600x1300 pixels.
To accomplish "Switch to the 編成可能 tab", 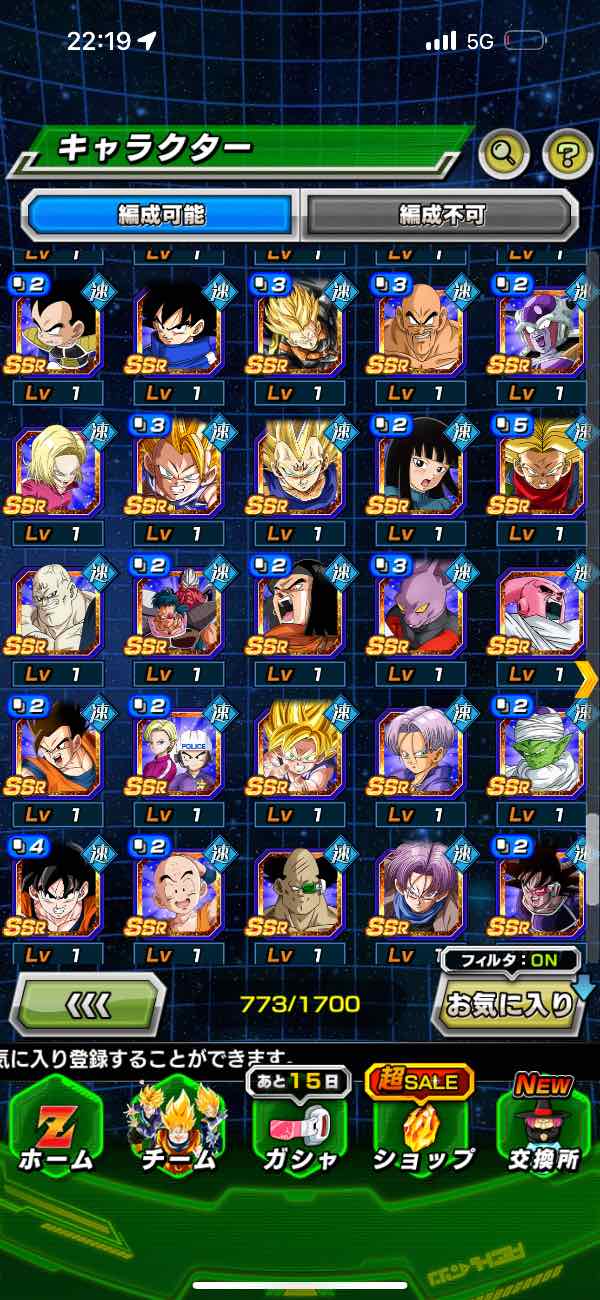I will click(x=161, y=214).
